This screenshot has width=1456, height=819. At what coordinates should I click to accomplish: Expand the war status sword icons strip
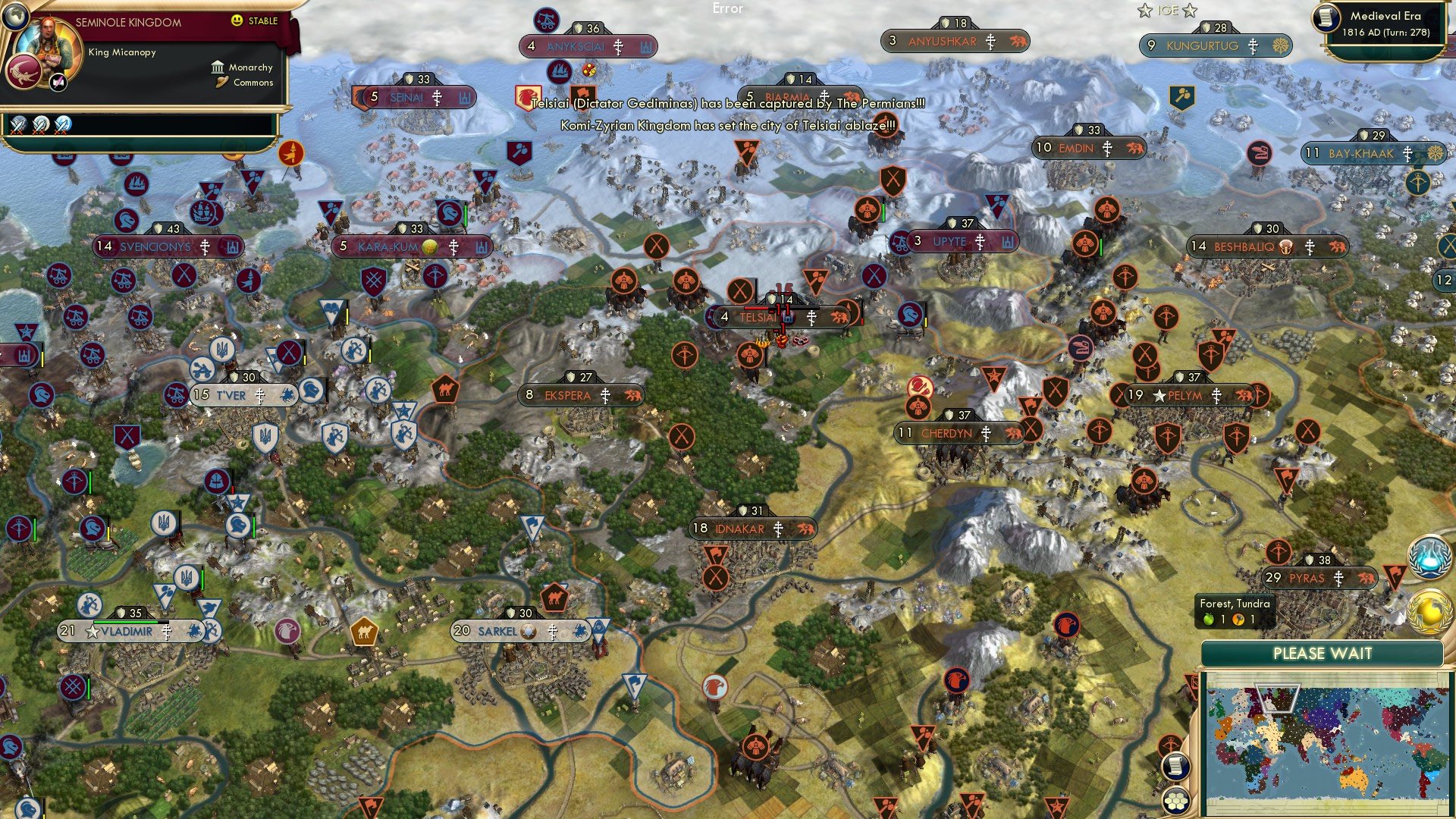pyautogui.click(x=38, y=125)
